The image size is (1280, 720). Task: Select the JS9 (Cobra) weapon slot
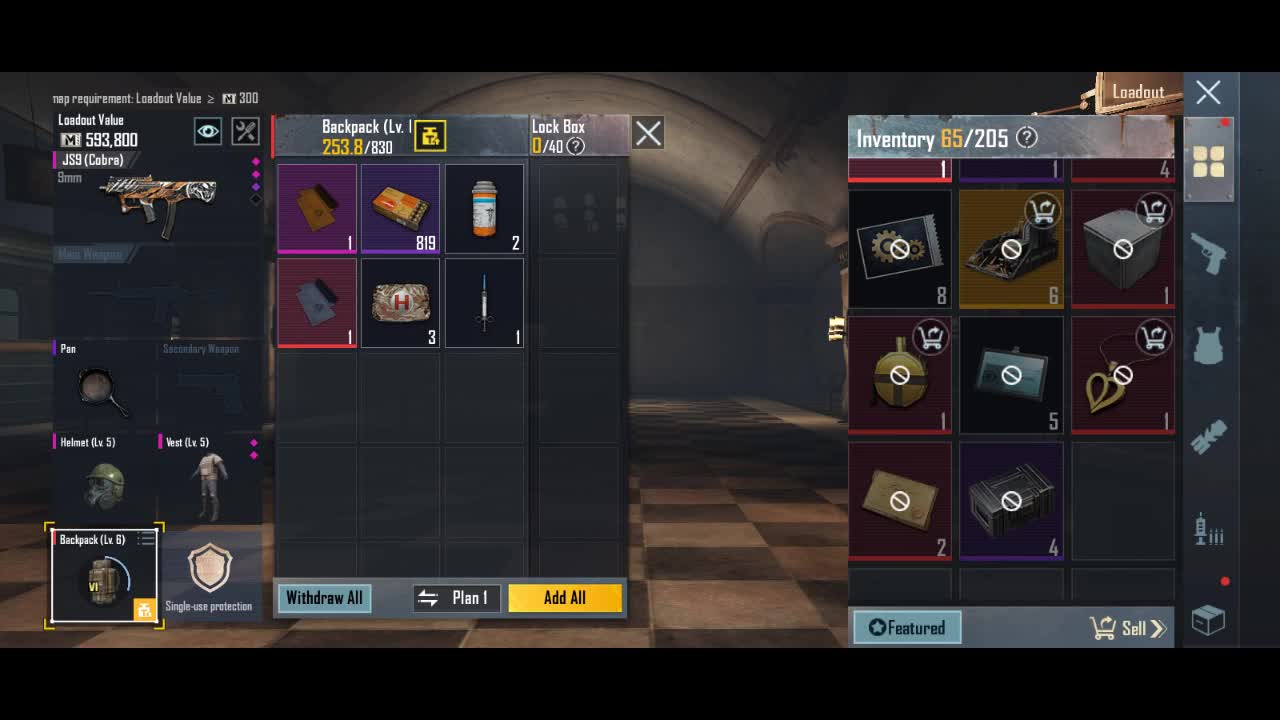point(155,200)
